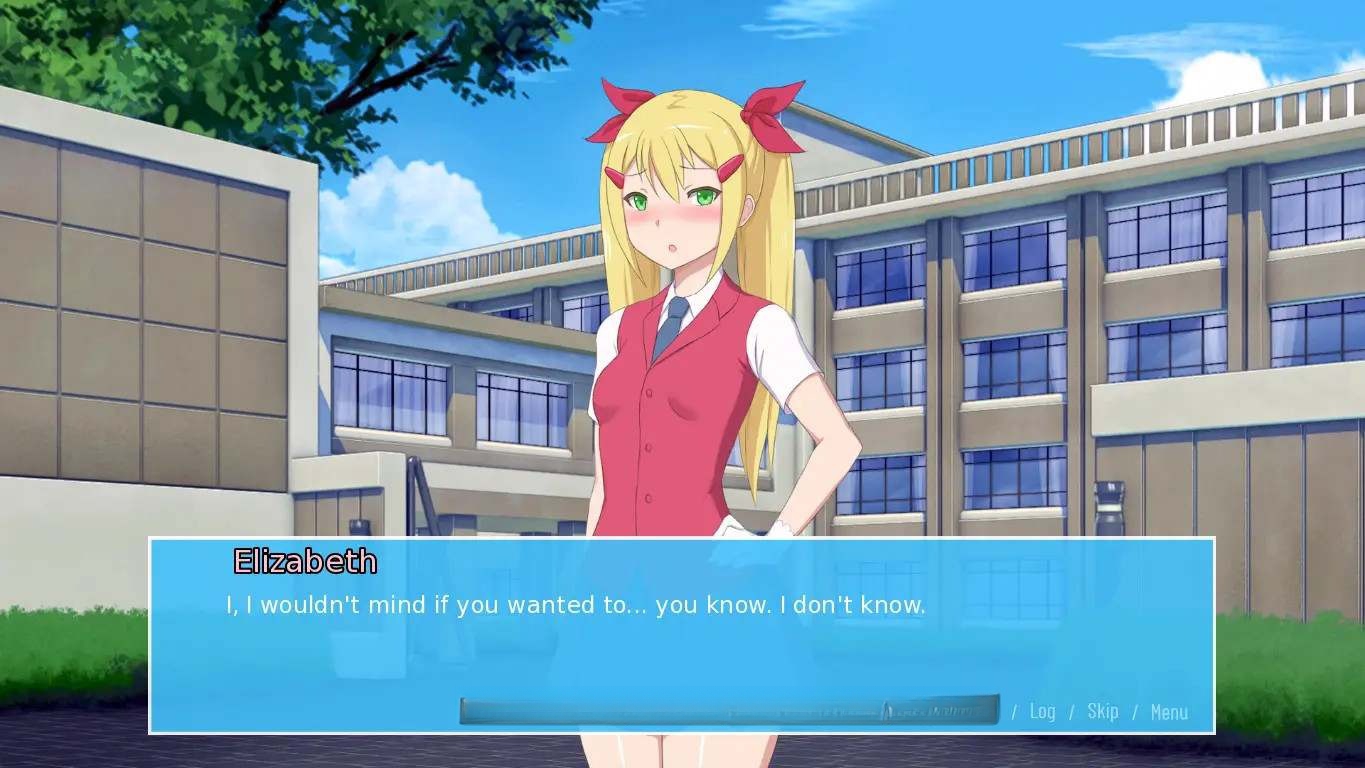The image size is (1365, 768).
Task: Open the dialogue Log
Action: click(1042, 711)
